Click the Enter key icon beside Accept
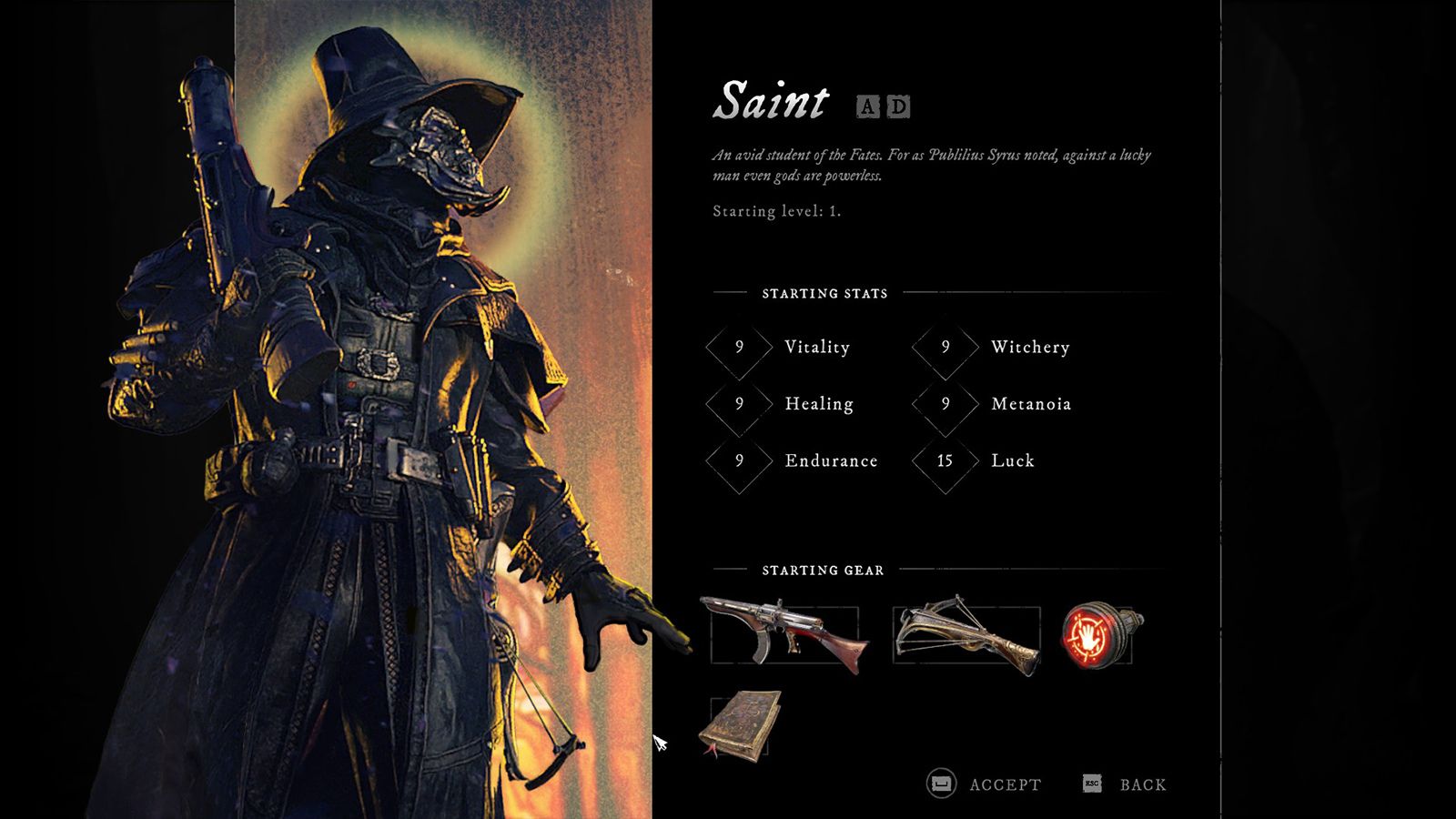Image resolution: width=1456 pixels, height=819 pixels. 939,783
